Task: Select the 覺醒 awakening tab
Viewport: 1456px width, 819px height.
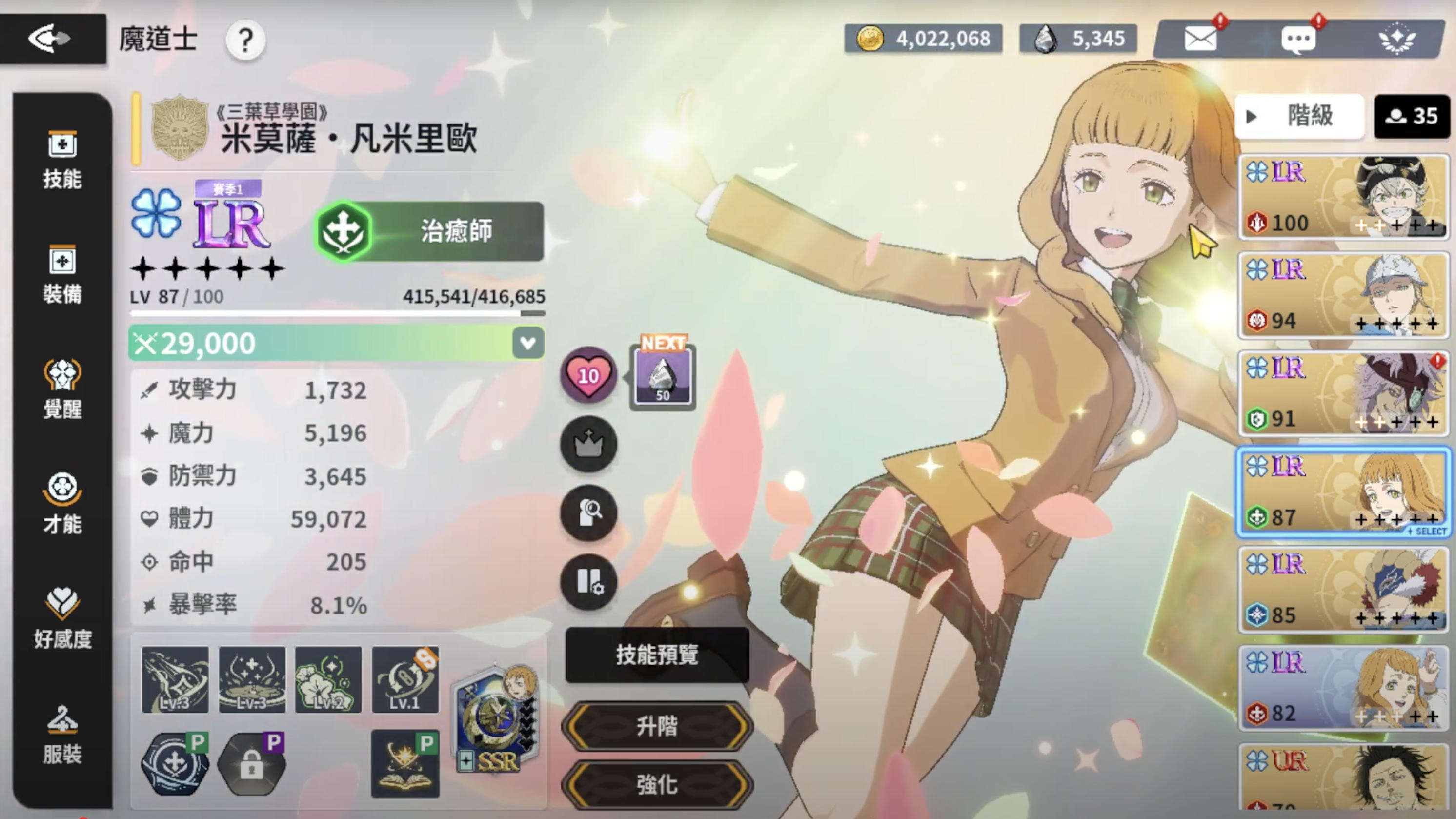Action: click(62, 390)
